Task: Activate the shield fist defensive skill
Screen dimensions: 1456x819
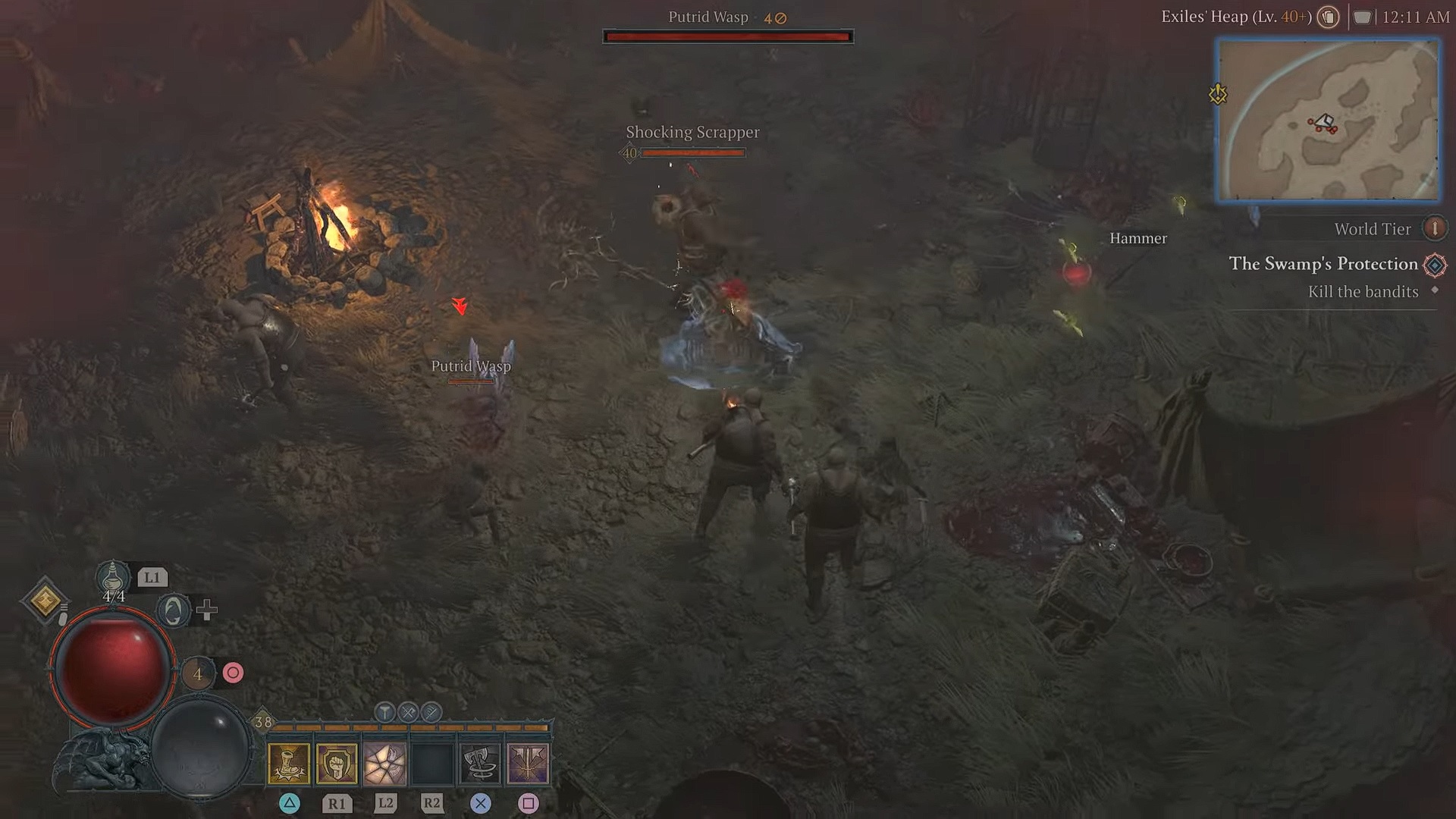Action: (x=338, y=763)
